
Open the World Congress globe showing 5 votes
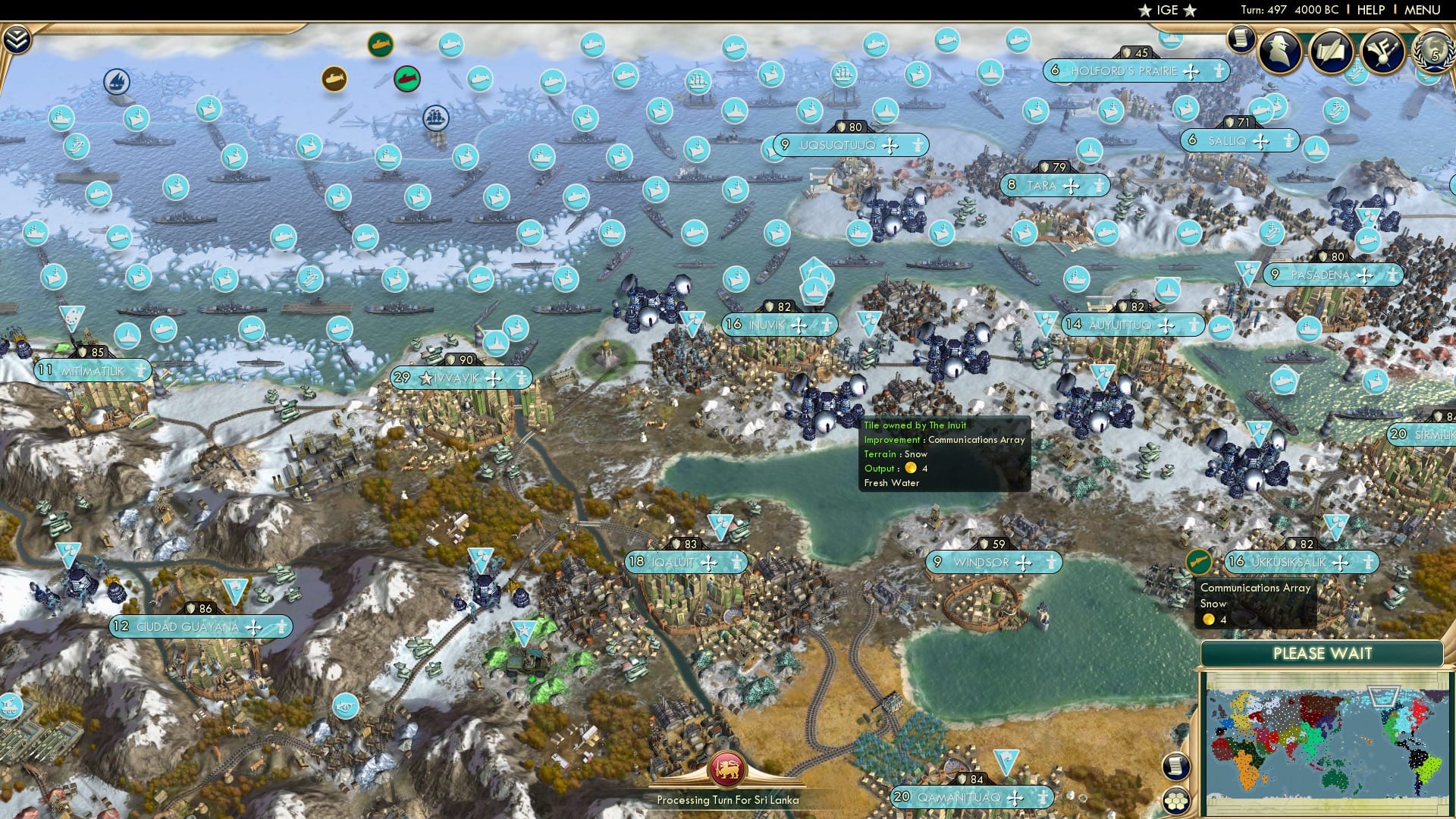[x=1432, y=52]
